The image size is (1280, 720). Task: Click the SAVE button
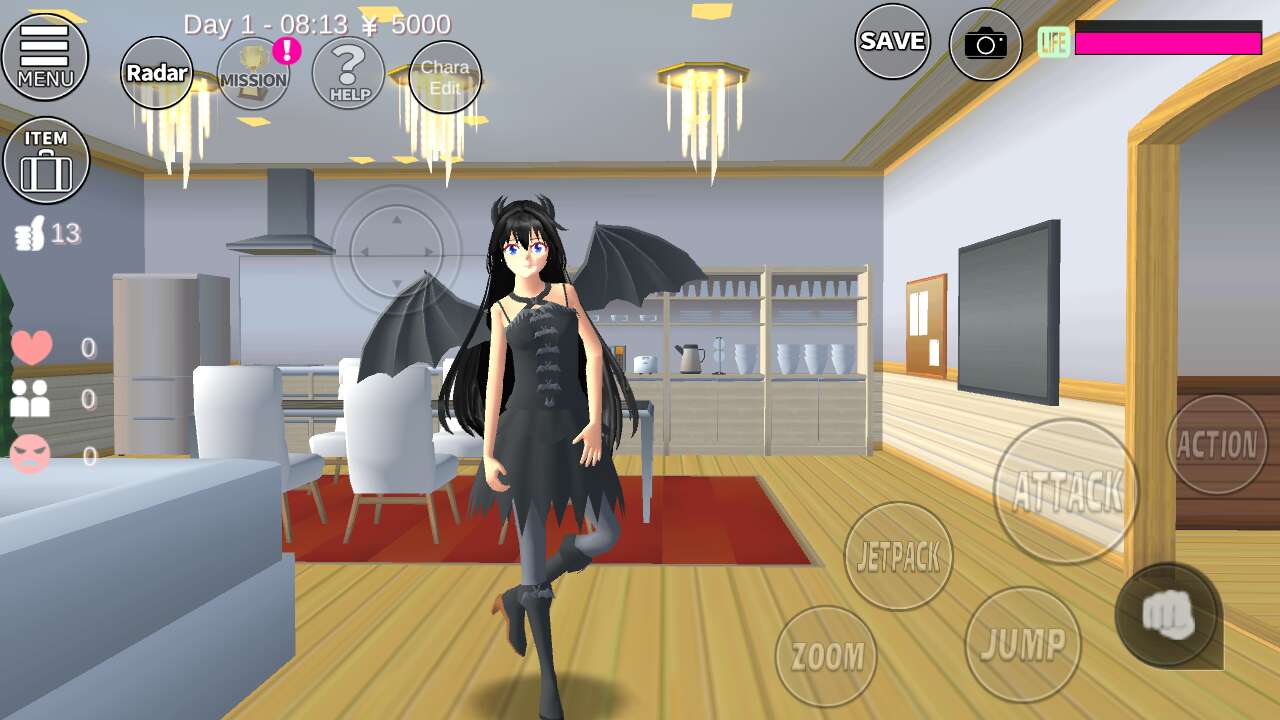pyautogui.click(x=892, y=41)
